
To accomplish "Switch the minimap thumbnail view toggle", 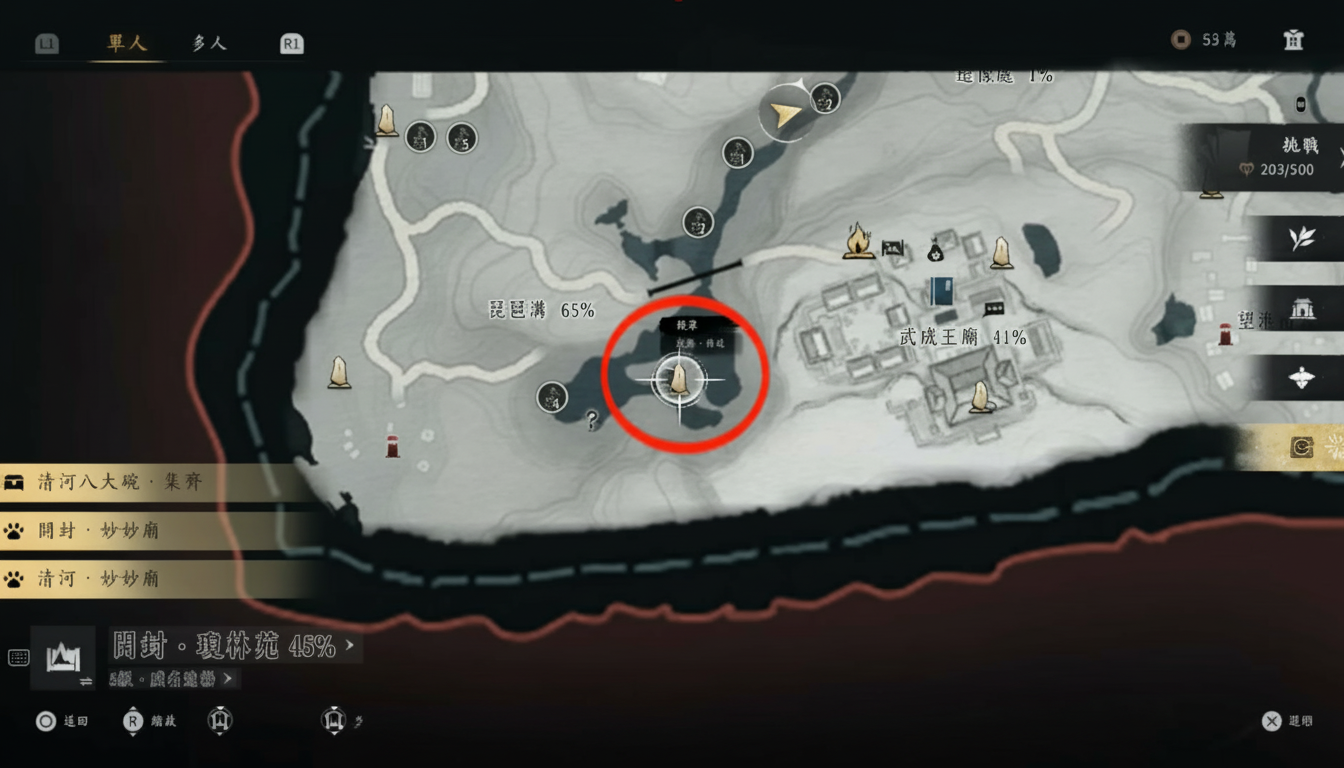I will coord(62,658).
